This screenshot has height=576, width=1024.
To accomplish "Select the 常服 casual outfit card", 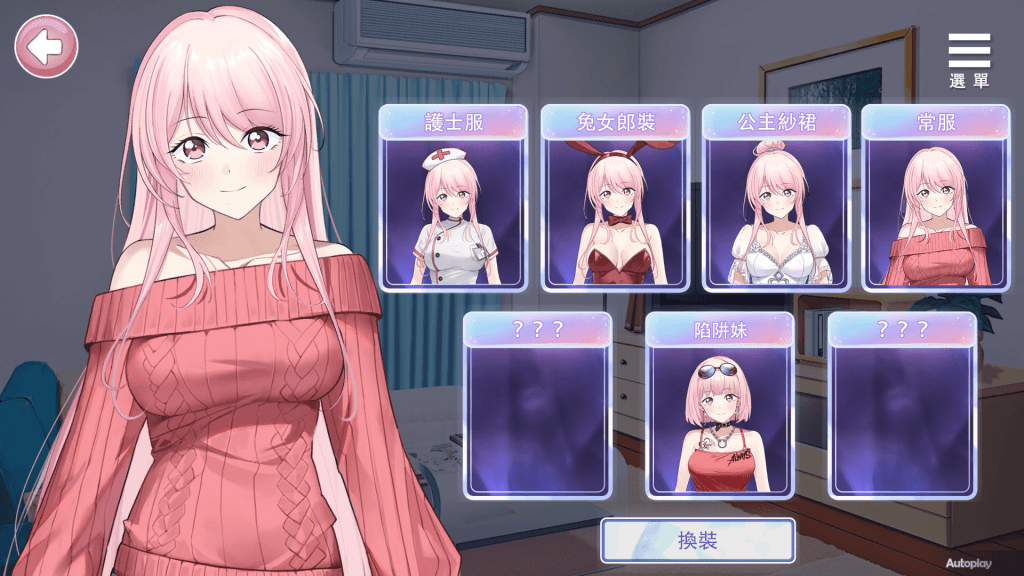I will (x=936, y=198).
